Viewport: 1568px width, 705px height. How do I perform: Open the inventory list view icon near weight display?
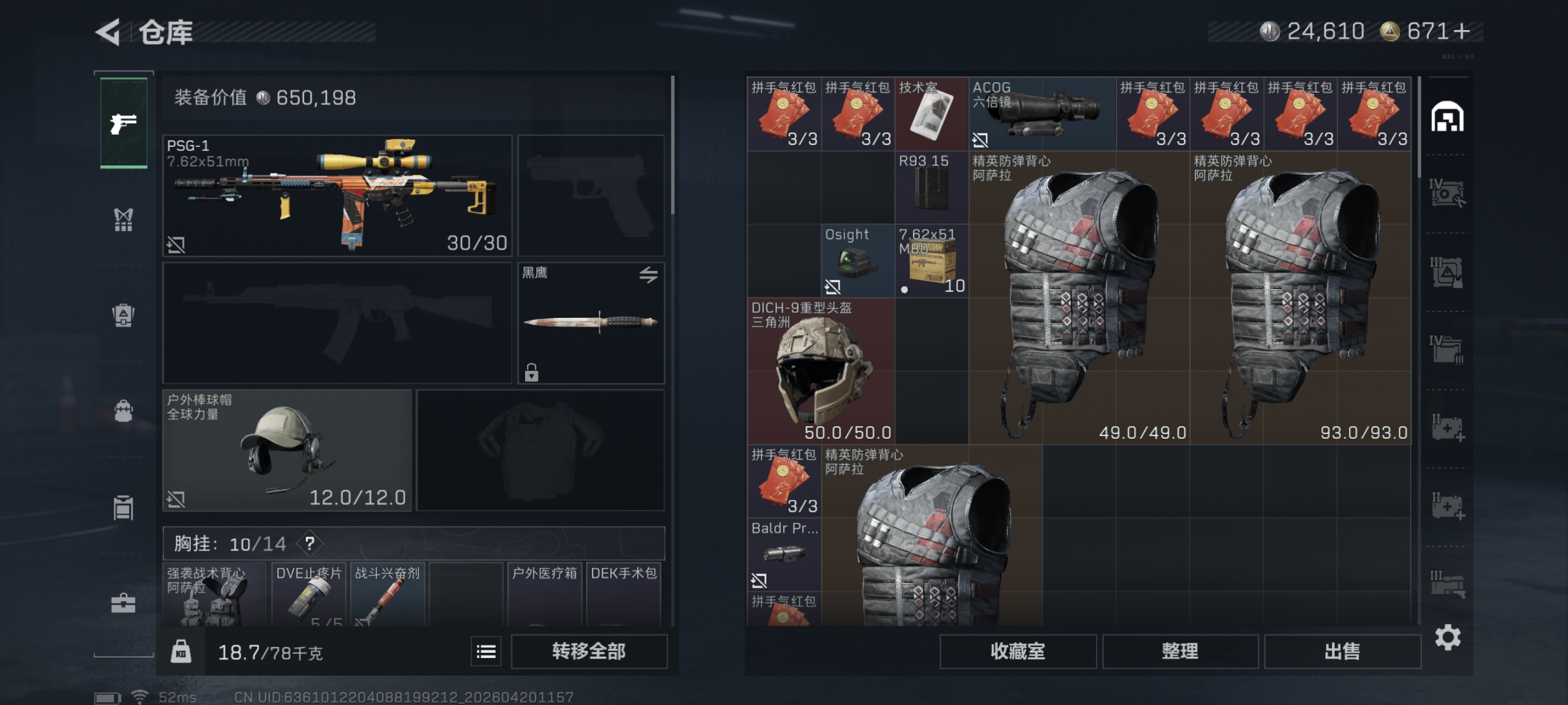[485, 652]
